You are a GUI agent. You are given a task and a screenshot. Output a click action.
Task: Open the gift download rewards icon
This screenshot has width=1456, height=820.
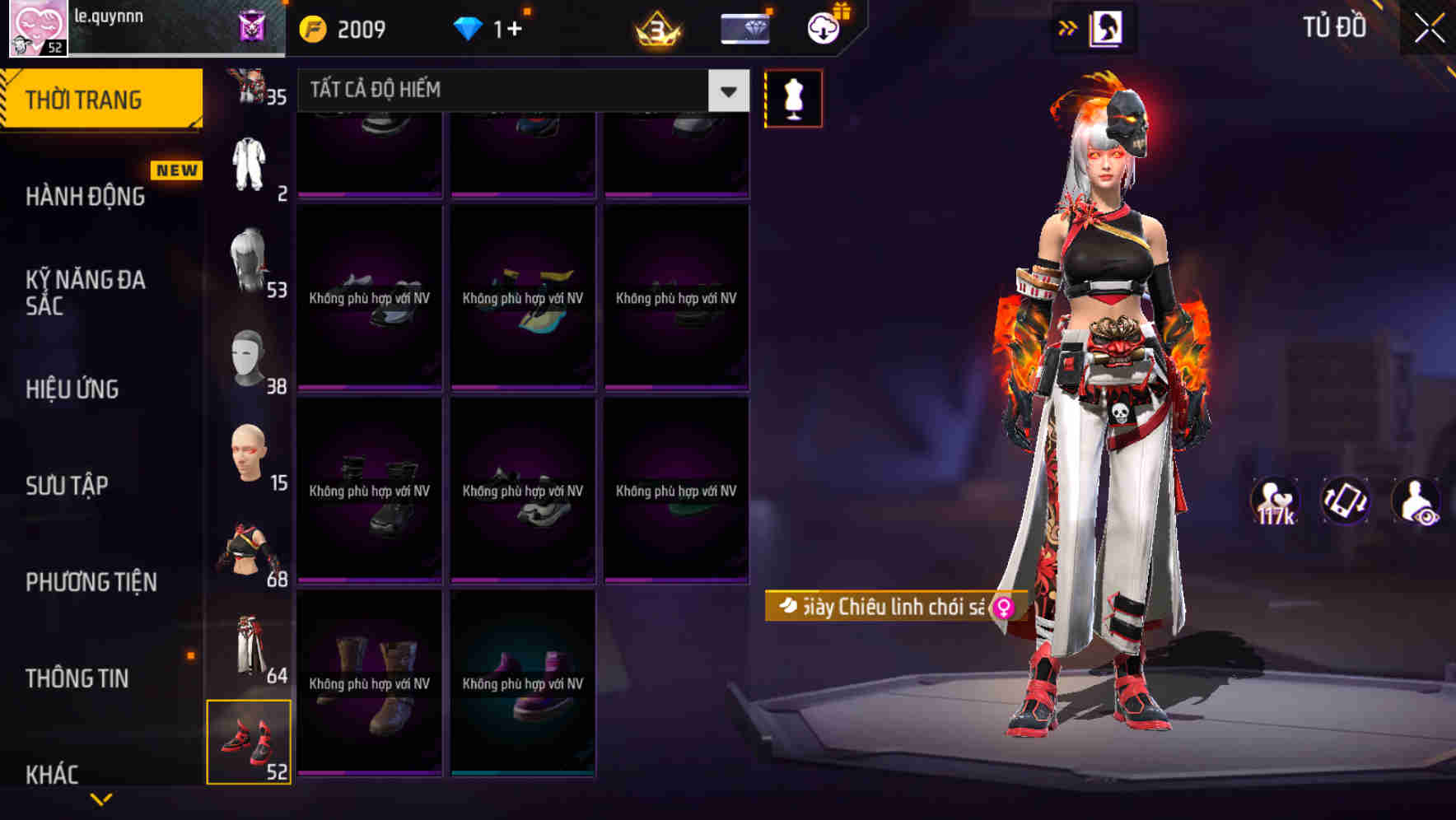coord(823,26)
